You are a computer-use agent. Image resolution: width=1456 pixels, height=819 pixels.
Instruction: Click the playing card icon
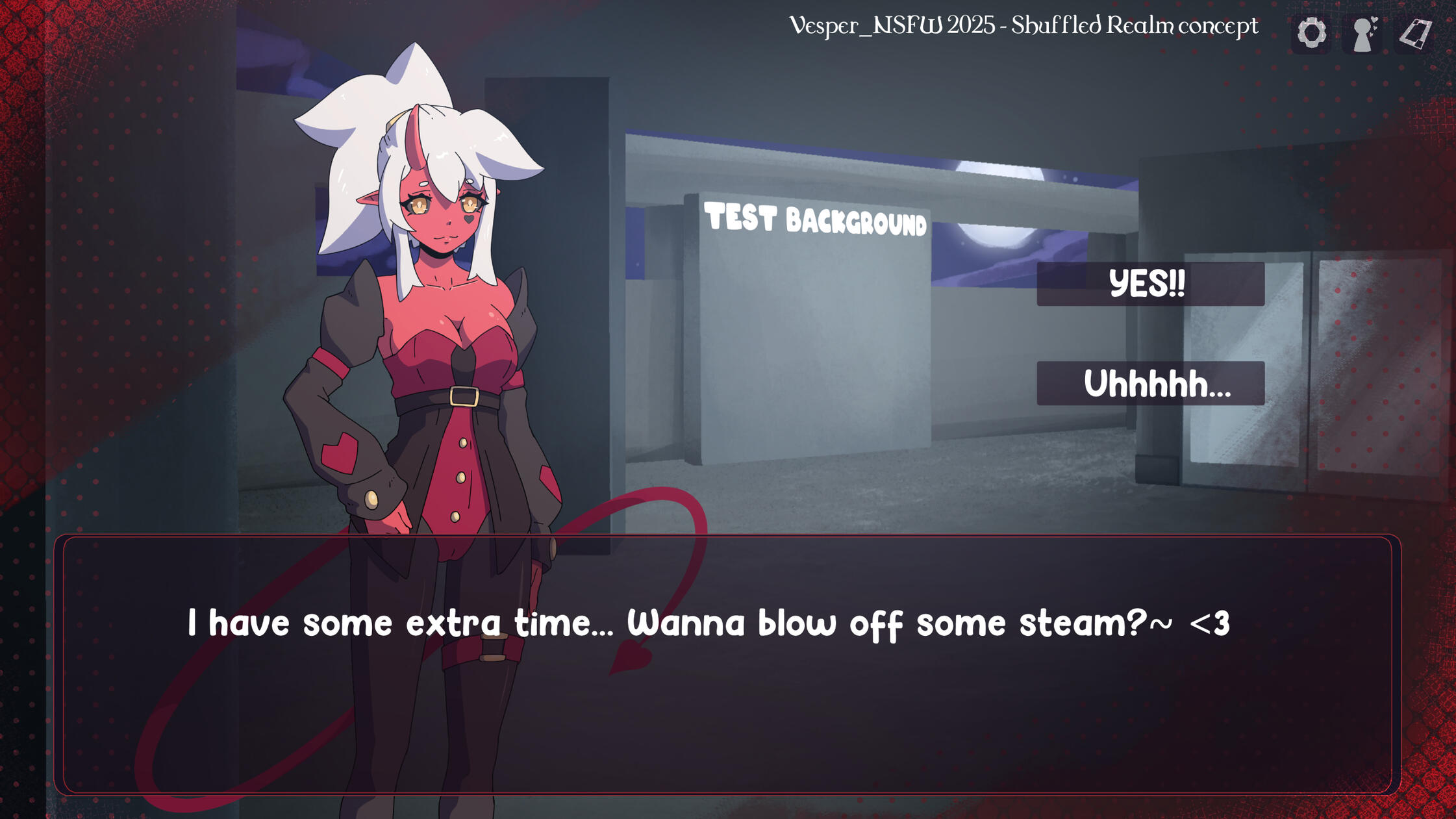1415,34
